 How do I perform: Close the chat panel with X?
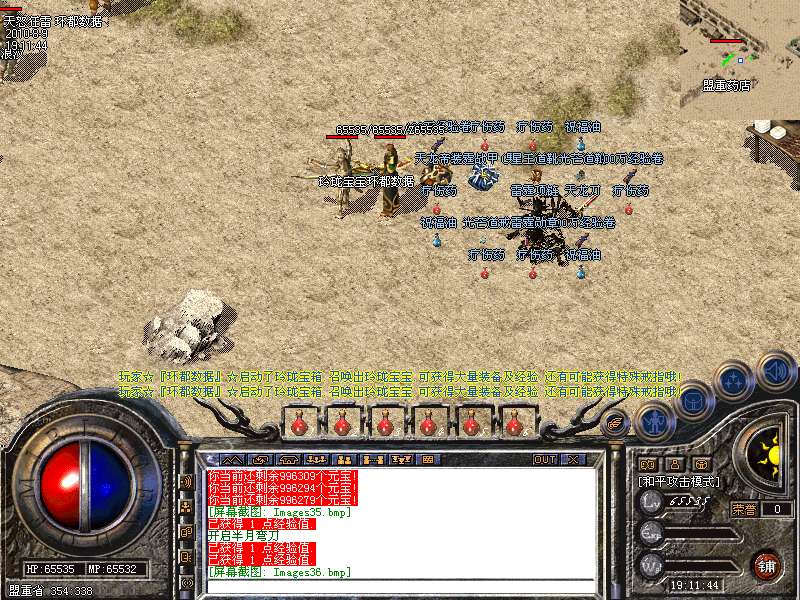(x=574, y=459)
